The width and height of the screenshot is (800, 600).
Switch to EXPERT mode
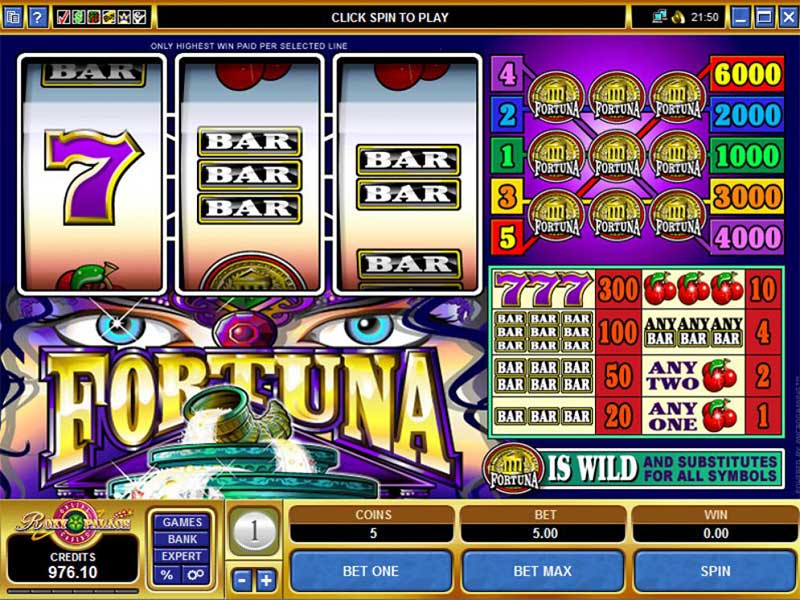[x=182, y=557]
